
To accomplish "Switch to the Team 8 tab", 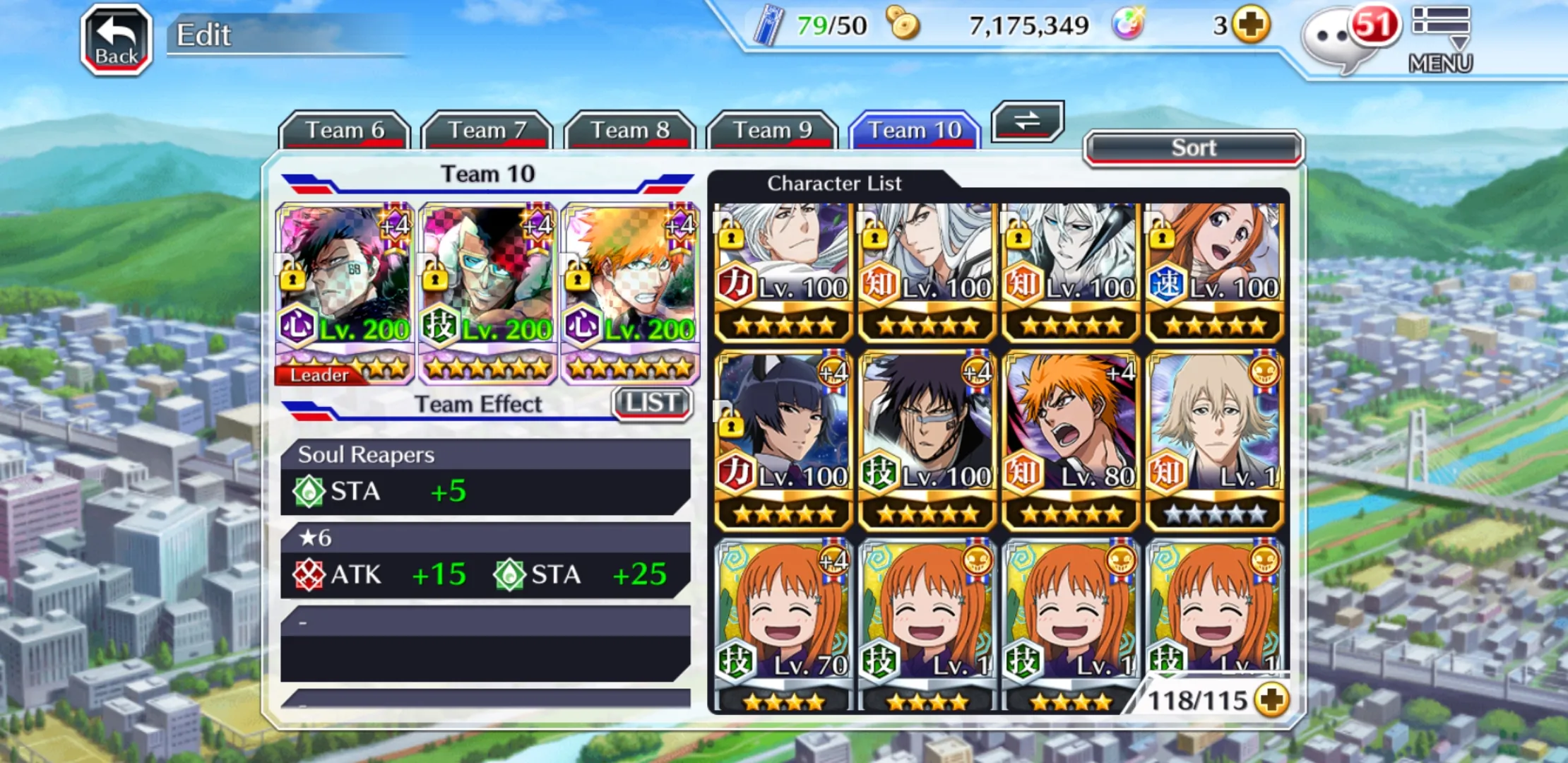I will pyautogui.click(x=630, y=131).
